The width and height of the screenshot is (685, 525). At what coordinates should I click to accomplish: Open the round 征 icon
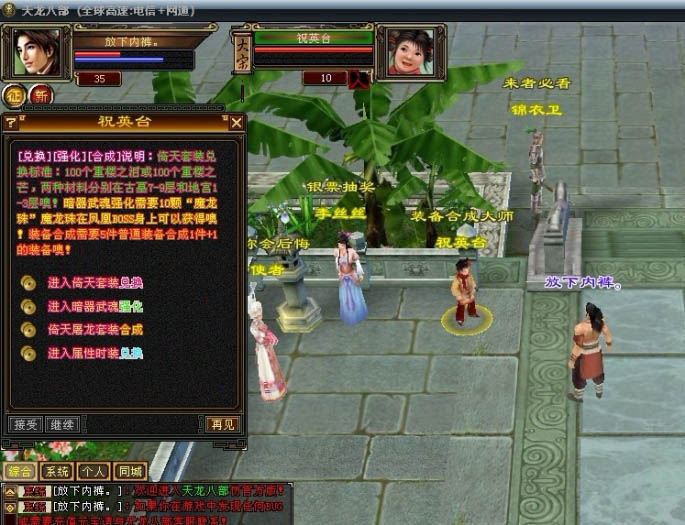click(x=14, y=96)
